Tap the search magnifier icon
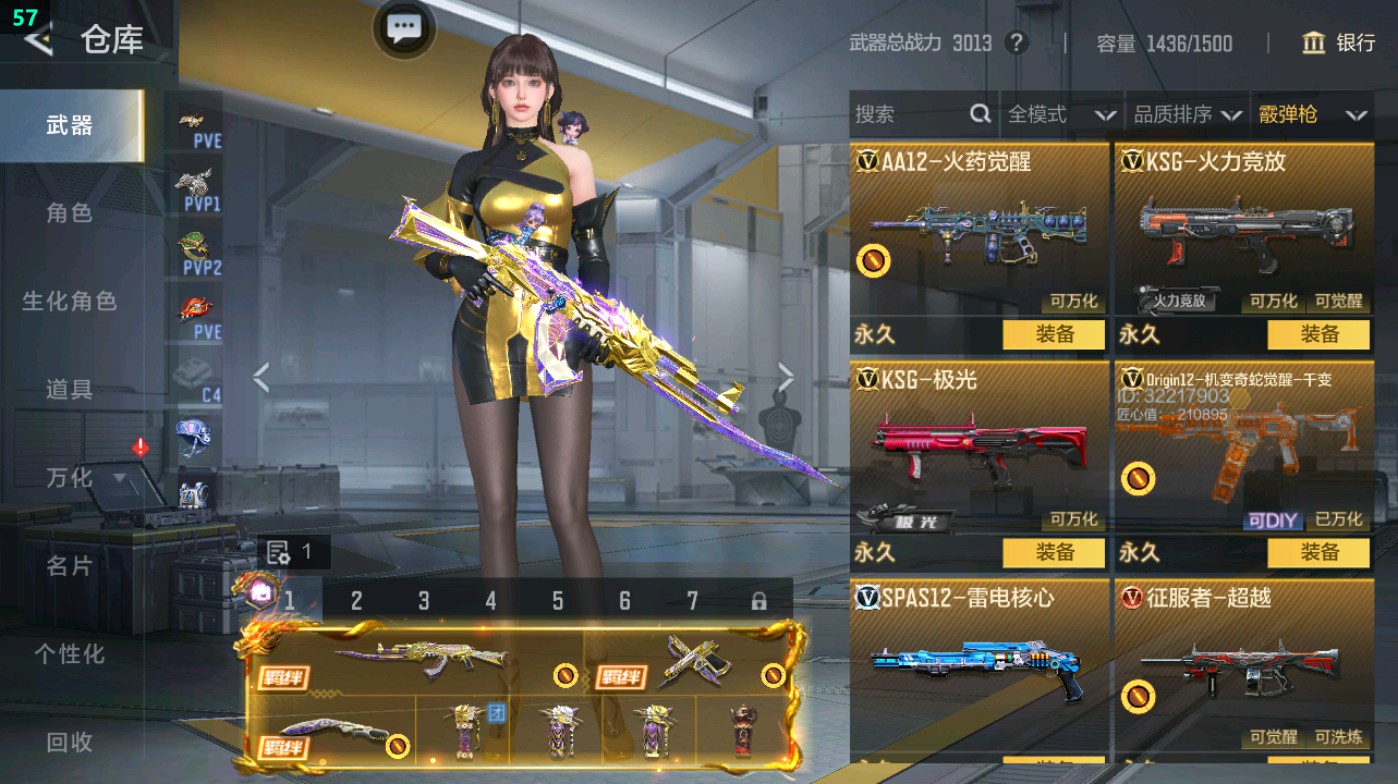 click(978, 115)
